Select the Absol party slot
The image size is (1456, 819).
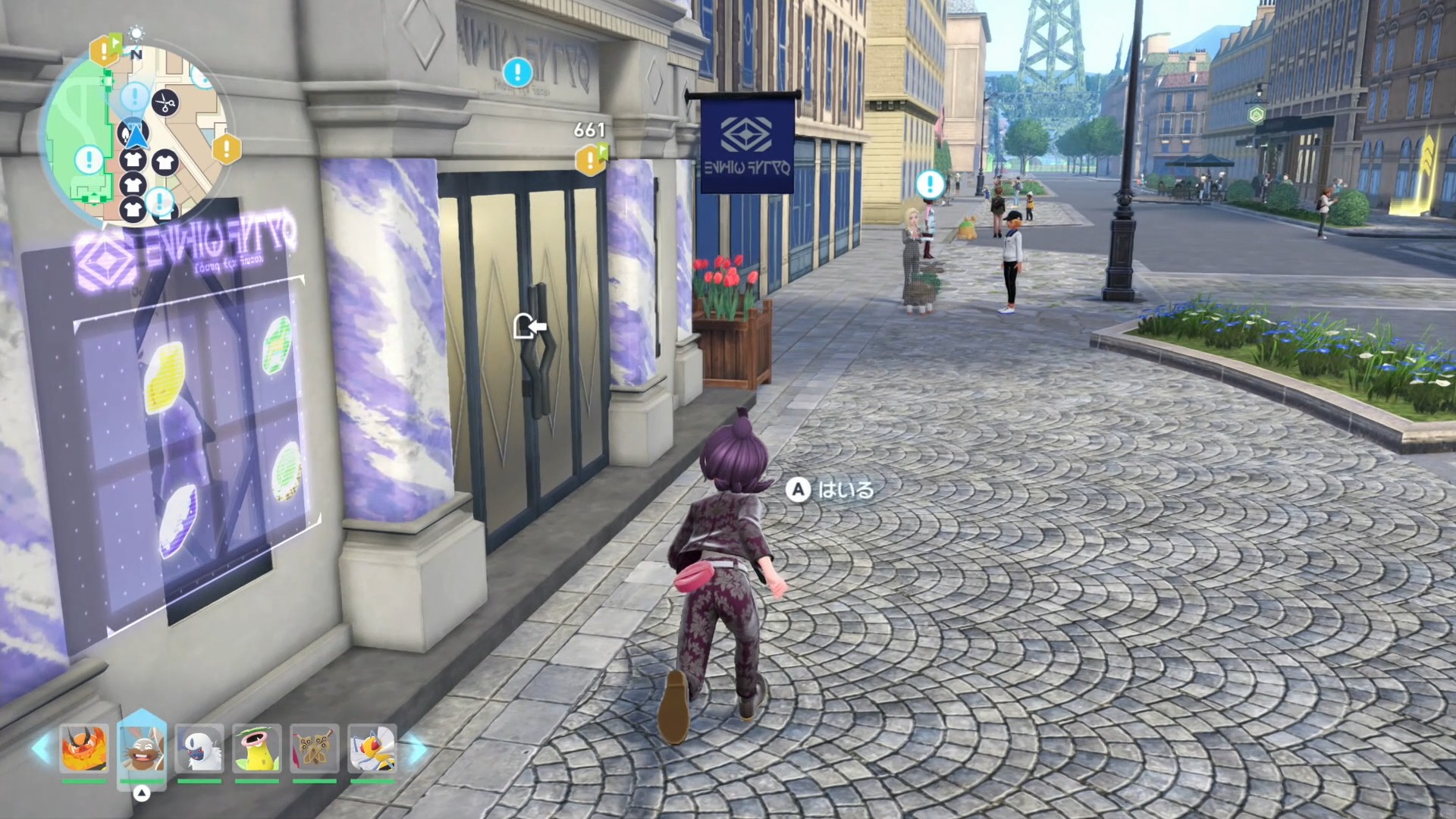coord(199,748)
